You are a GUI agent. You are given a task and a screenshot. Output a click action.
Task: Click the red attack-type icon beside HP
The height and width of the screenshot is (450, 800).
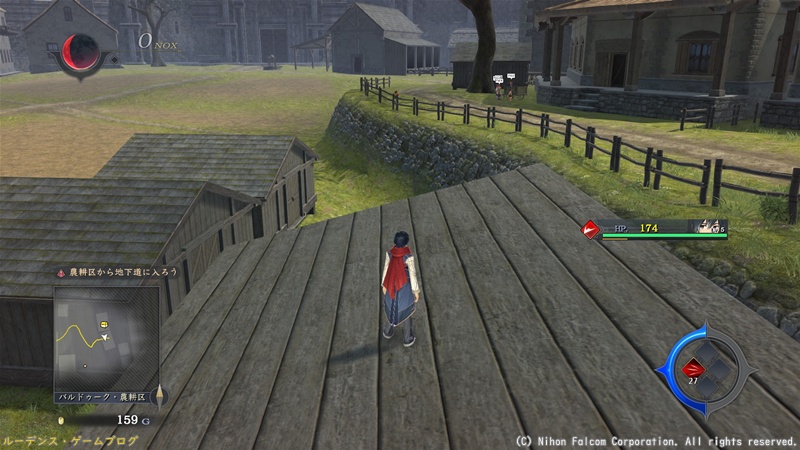click(592, 229)
